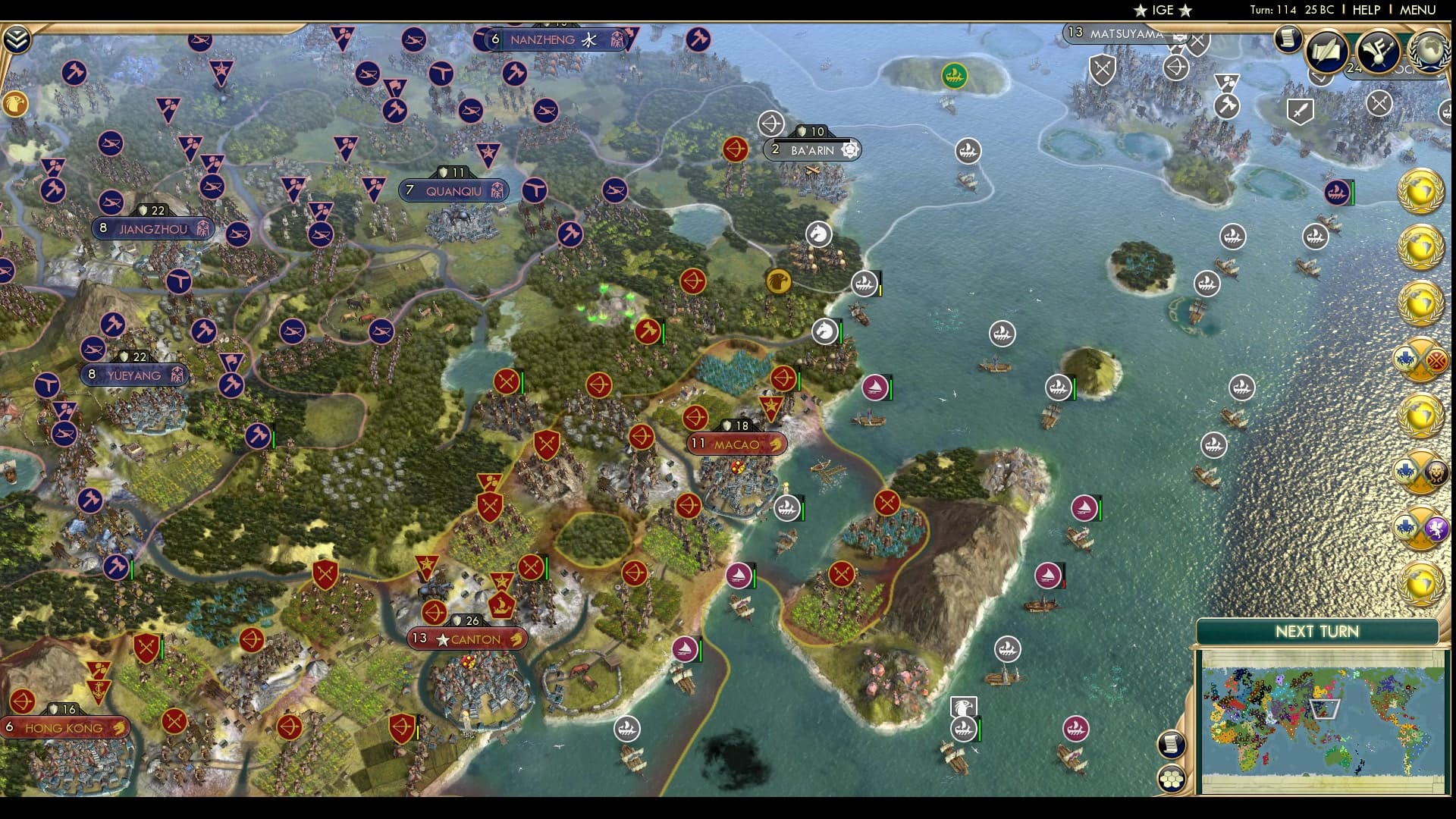Open the notifications log scroll at top-right
Viewport: 1456px width, 819px height.
pyautogui.click(x=1288, y=39)
